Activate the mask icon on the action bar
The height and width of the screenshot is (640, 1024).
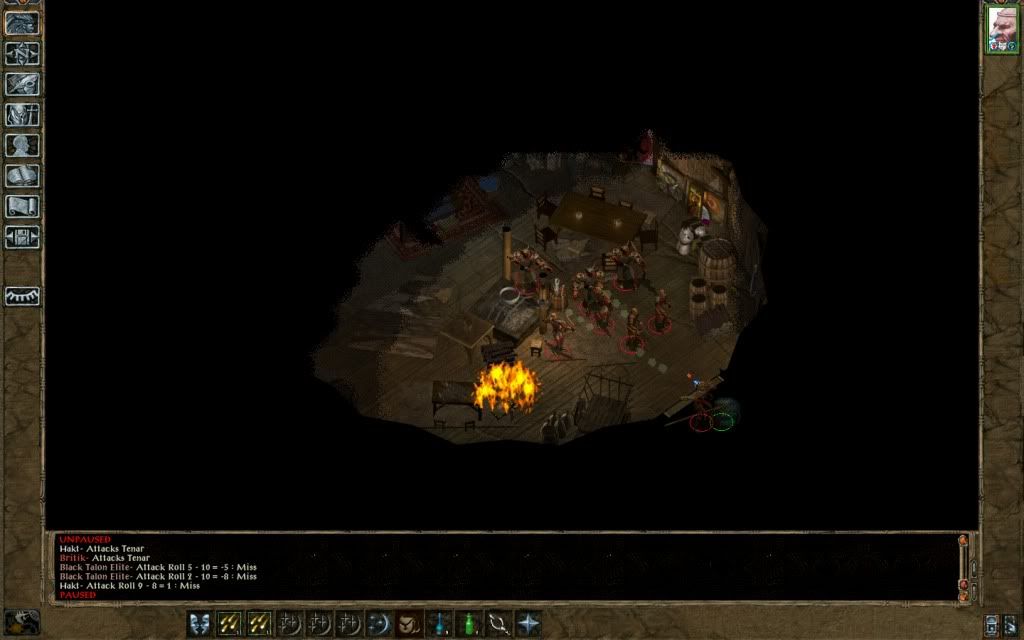point(200,624)
